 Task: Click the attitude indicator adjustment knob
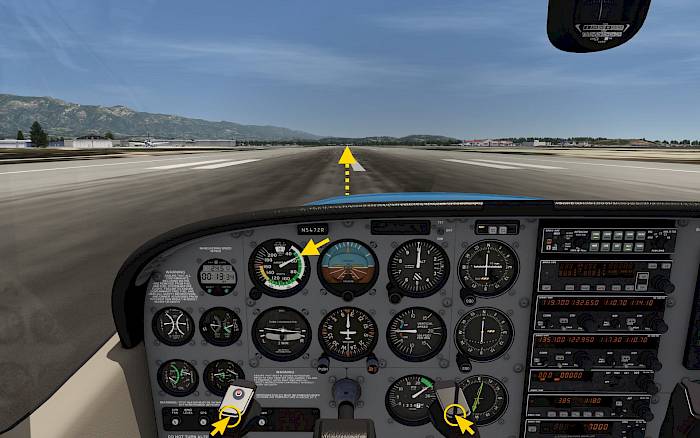point(347,295)
